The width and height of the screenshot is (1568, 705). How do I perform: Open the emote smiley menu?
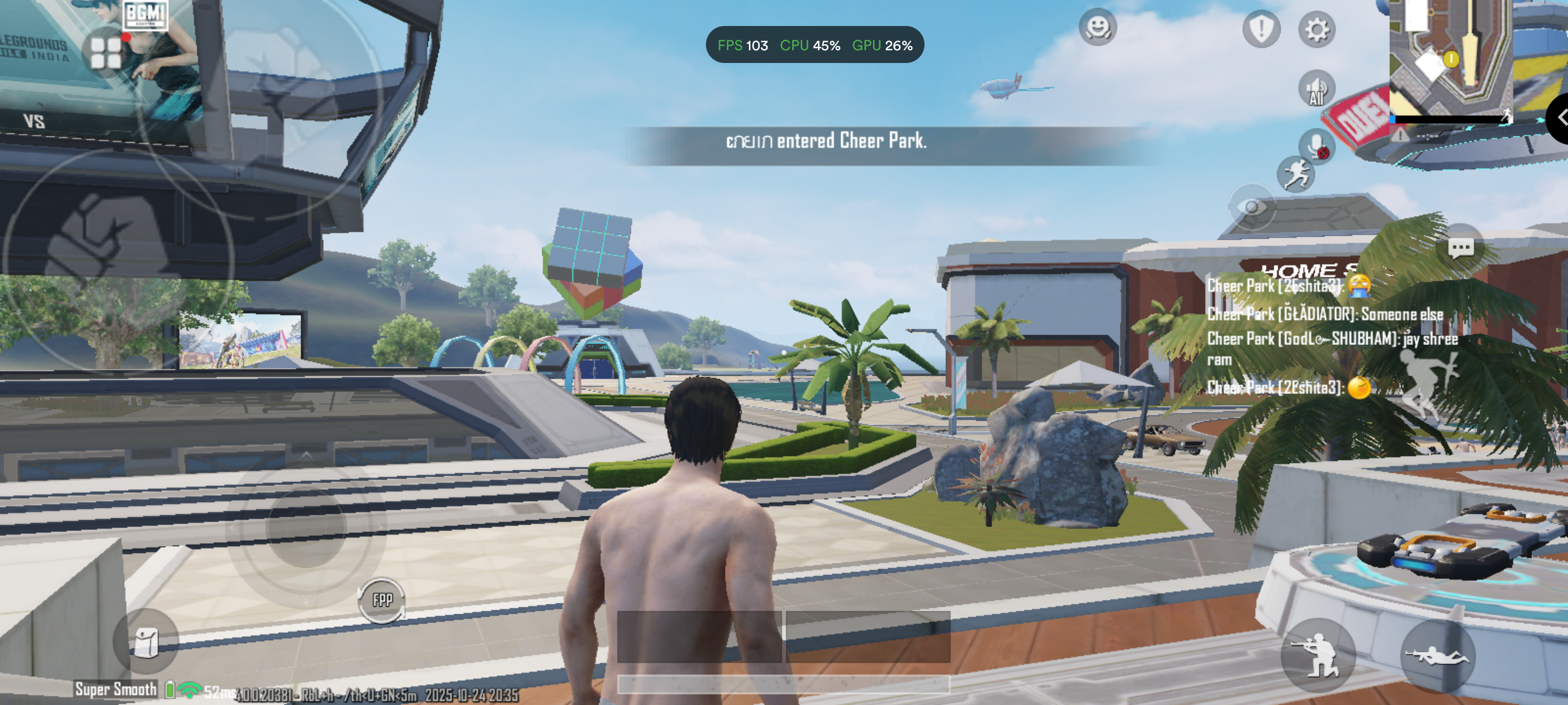pos(1097,27)
